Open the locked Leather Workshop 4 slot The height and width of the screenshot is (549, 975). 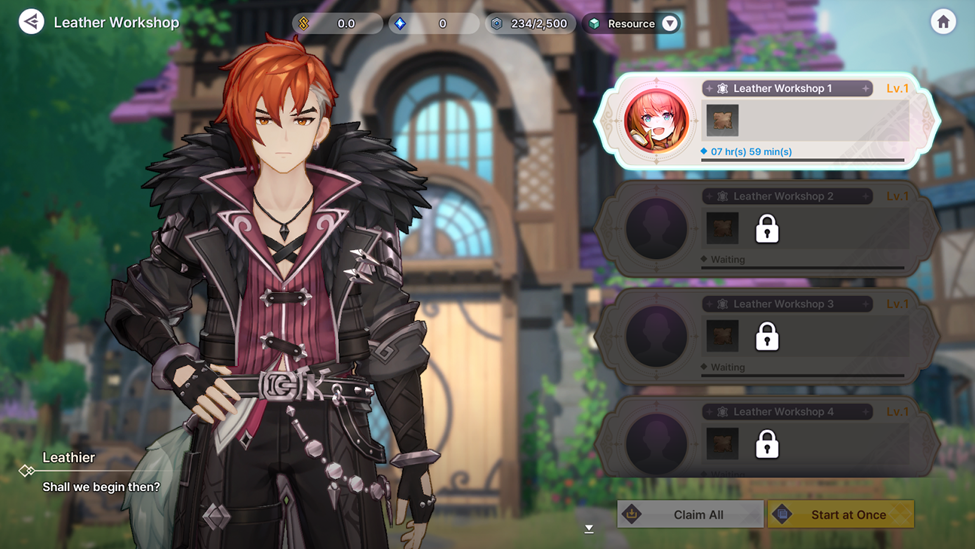[x=767, y=444]
